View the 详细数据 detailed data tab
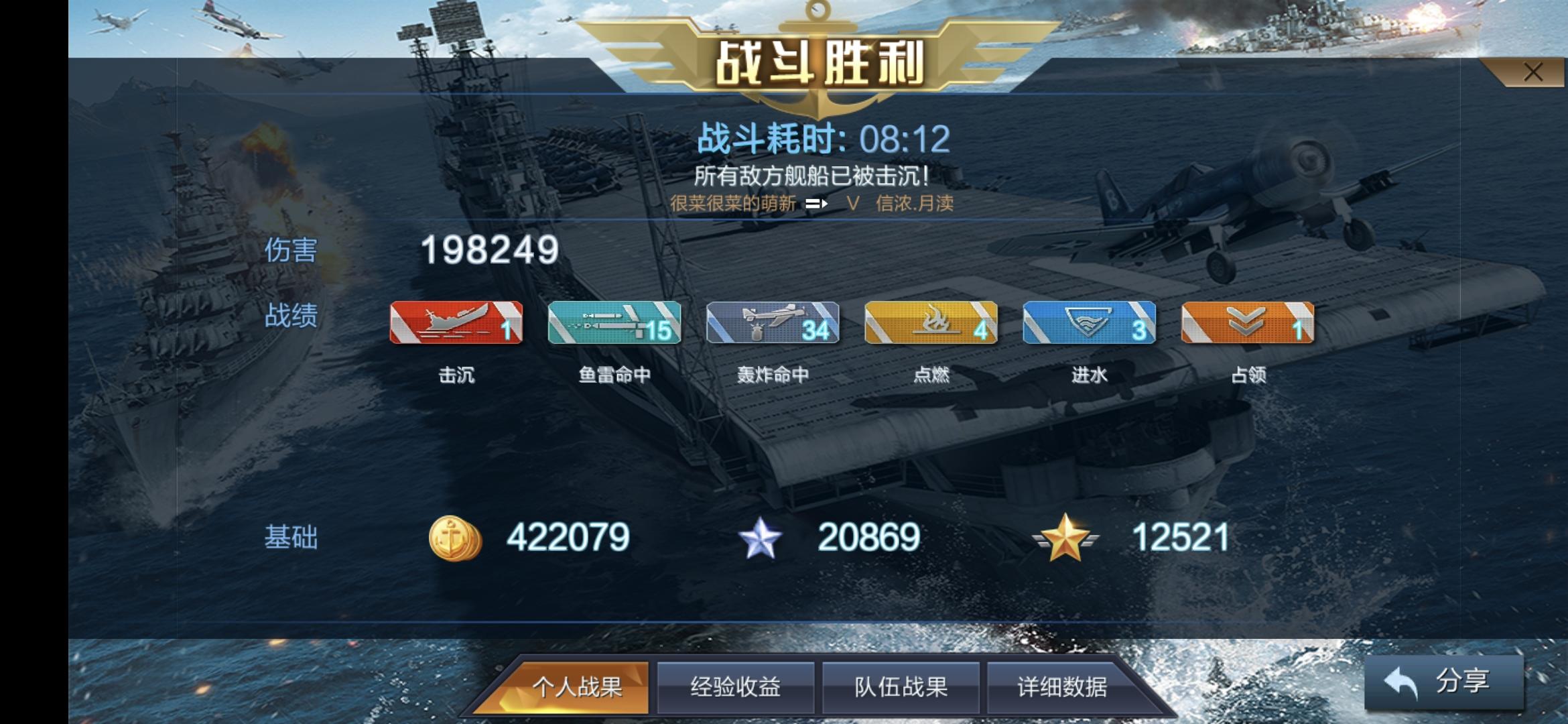 point(1068,686)
